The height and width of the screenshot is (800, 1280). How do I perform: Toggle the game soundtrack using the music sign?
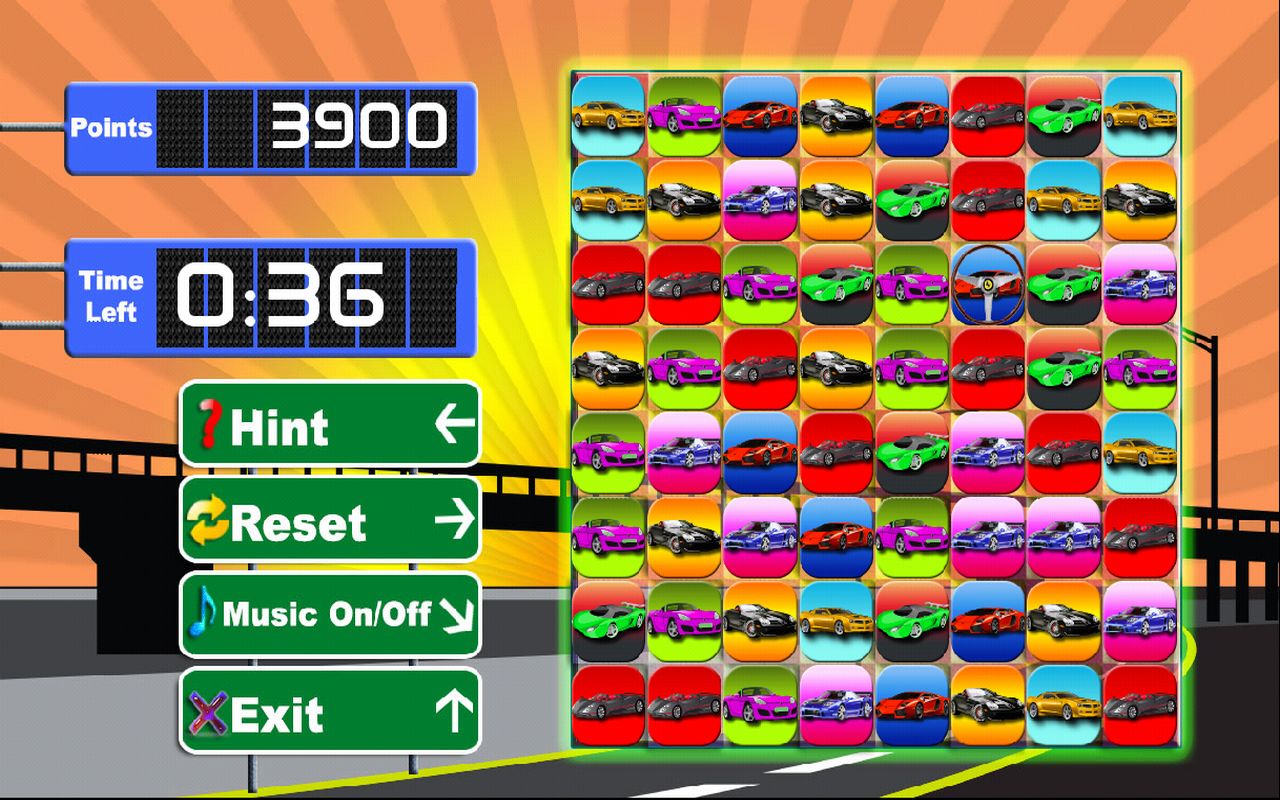click(x=330, y=614)
